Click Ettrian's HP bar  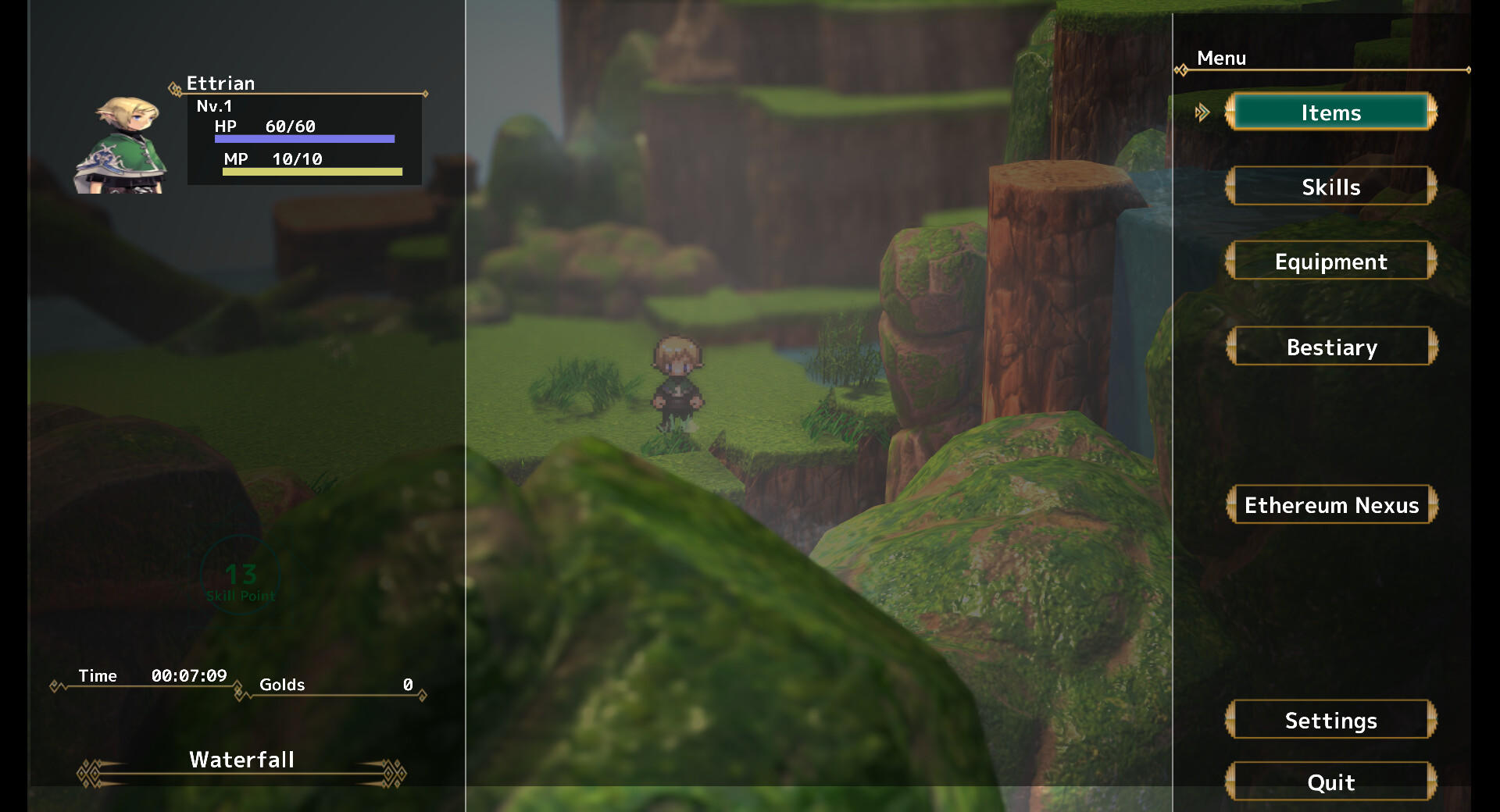click(x=303, y=138)
